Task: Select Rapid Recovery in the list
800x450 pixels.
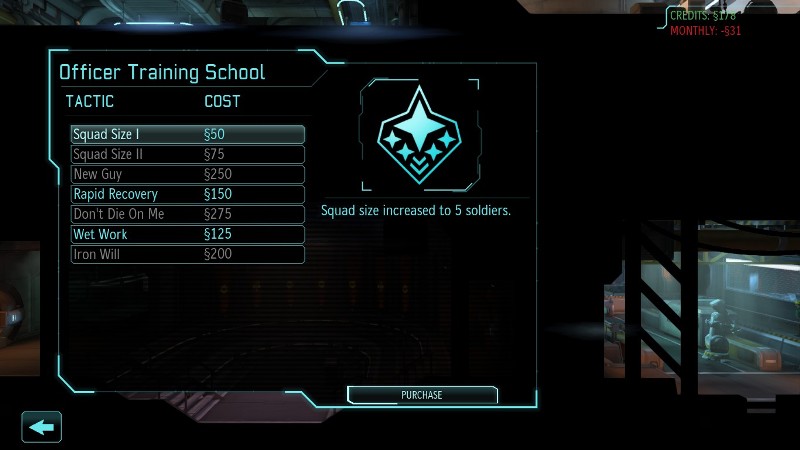Action: point(187,194)
